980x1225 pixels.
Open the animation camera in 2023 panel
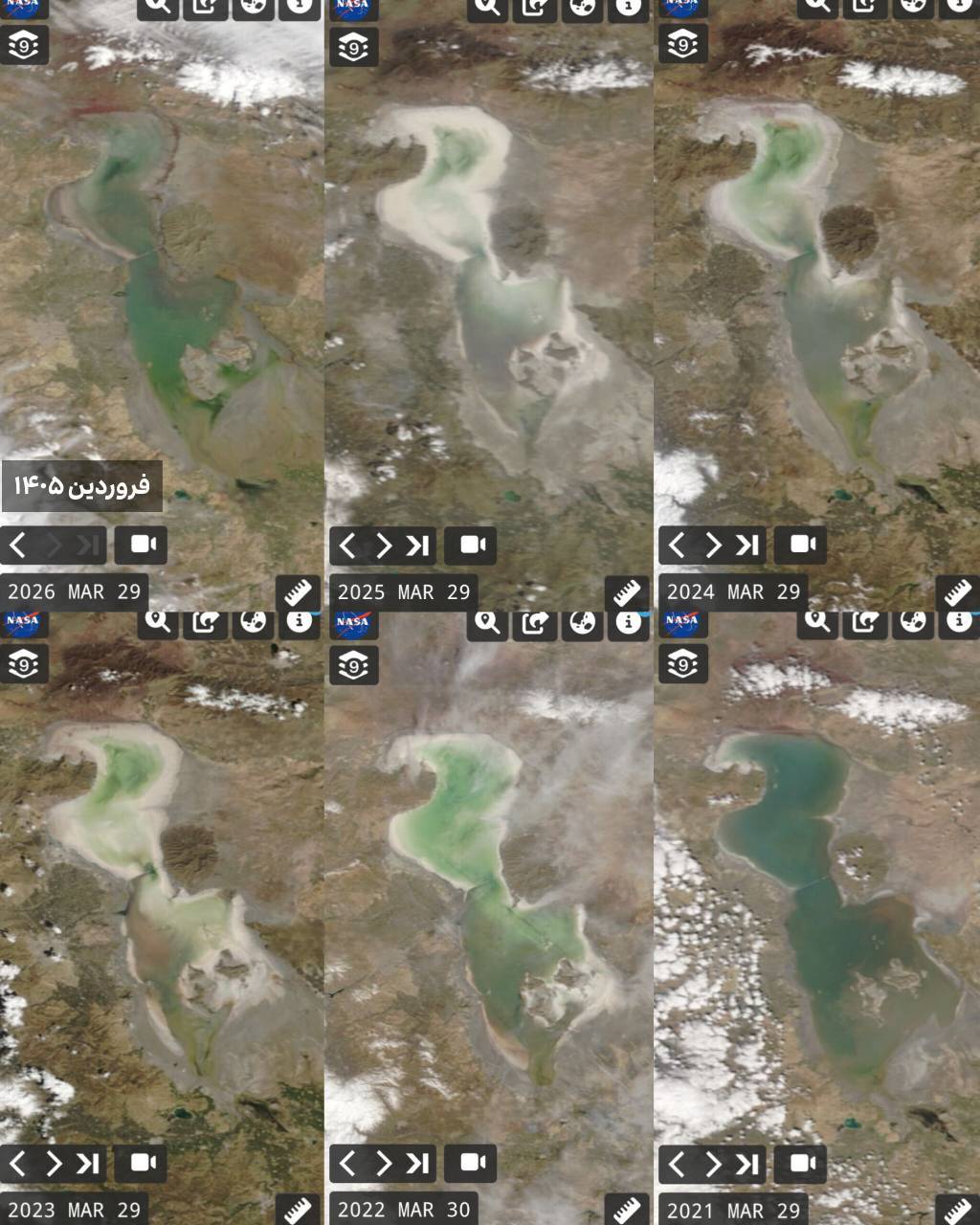pyautogui.click(x=142, y=1163)
